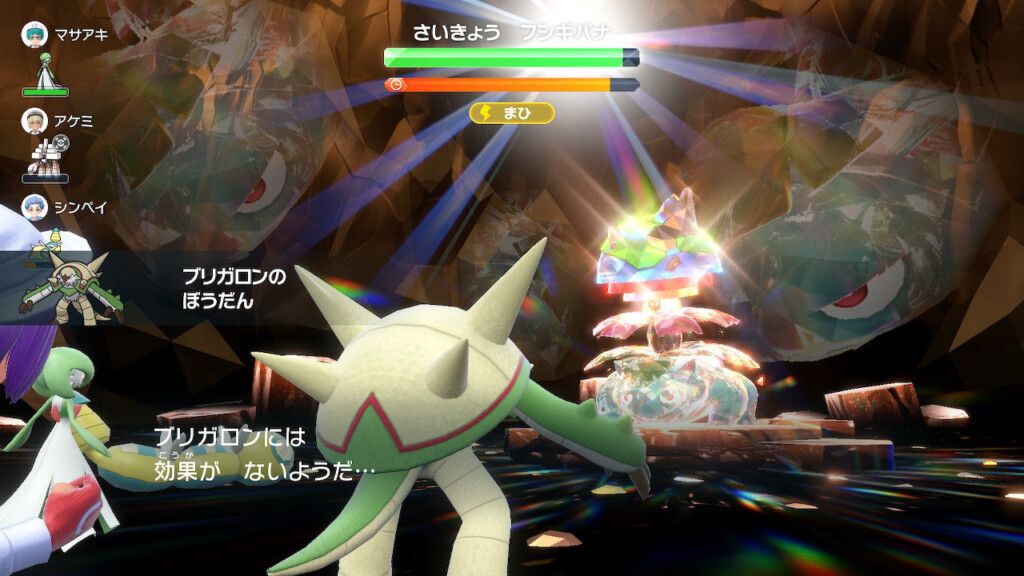Inspect the まひ paralysis status badge

512,113
